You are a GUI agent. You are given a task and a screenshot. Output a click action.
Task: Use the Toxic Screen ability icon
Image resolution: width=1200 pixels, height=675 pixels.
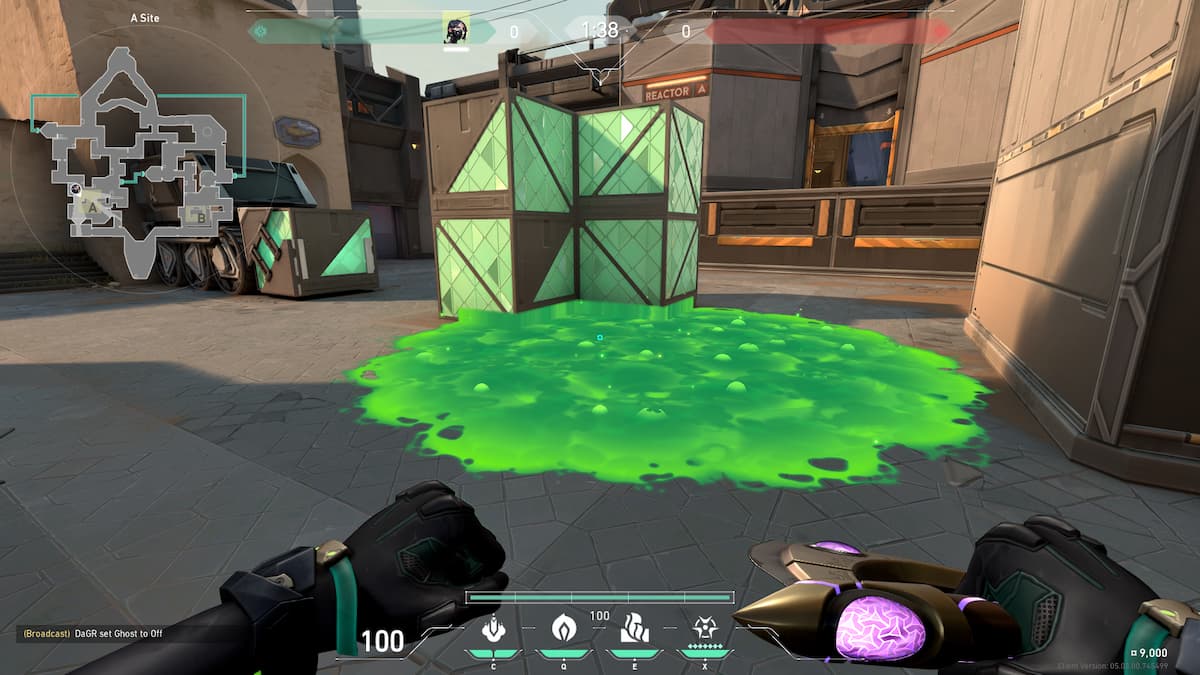point(634,629)
